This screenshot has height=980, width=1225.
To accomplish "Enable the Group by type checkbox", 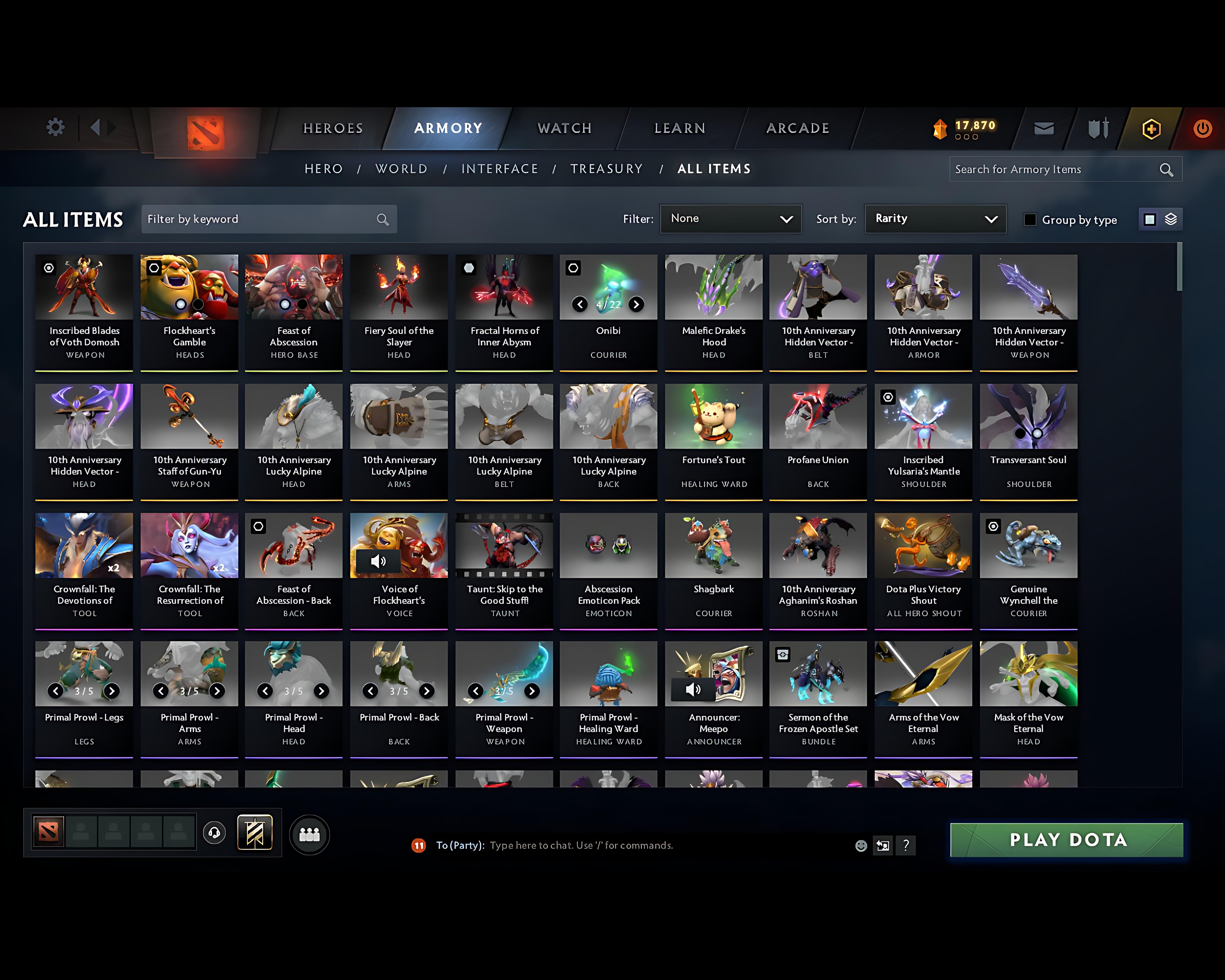I will (1030, 219).
